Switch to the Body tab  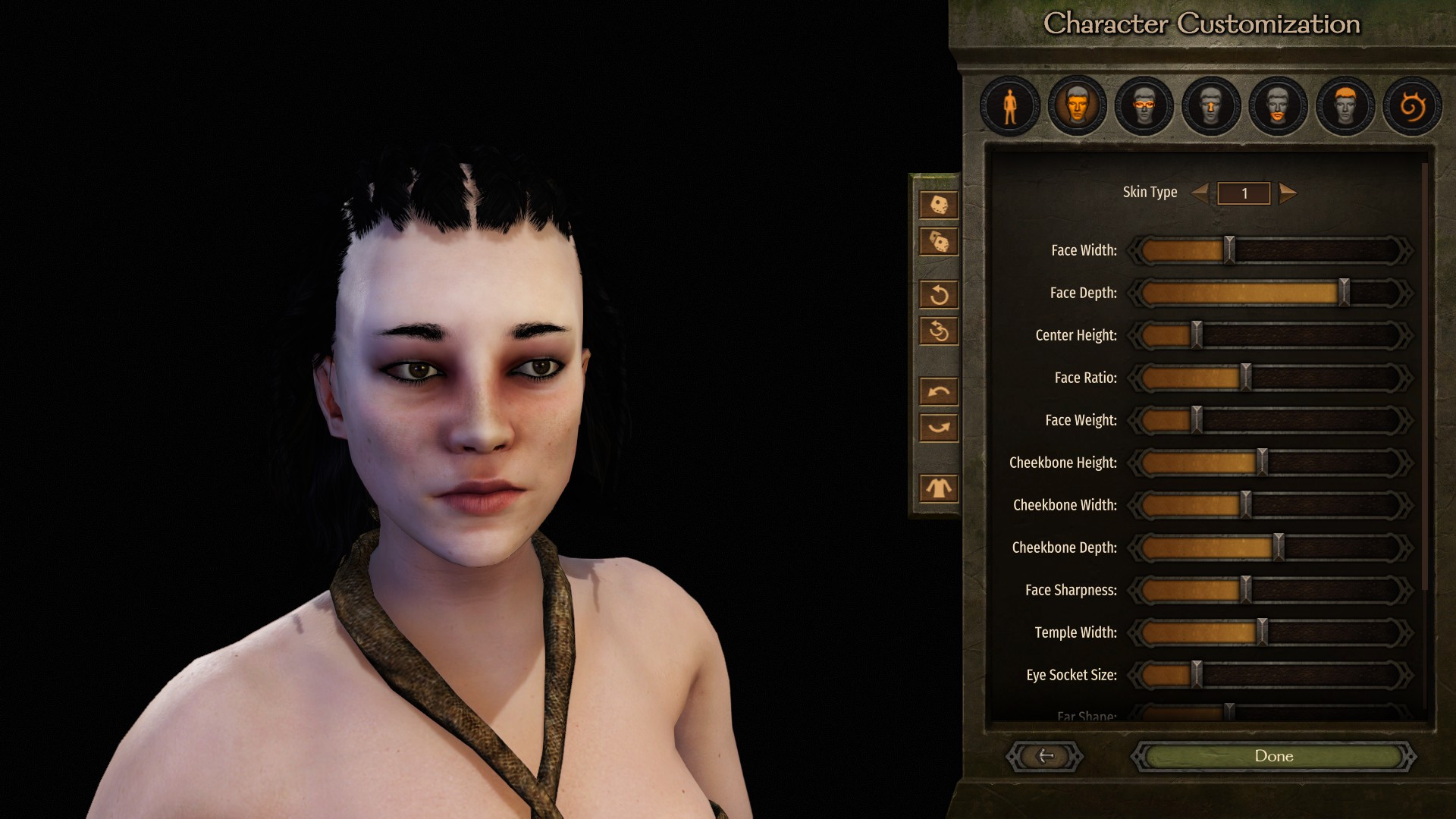(1009, 107)
